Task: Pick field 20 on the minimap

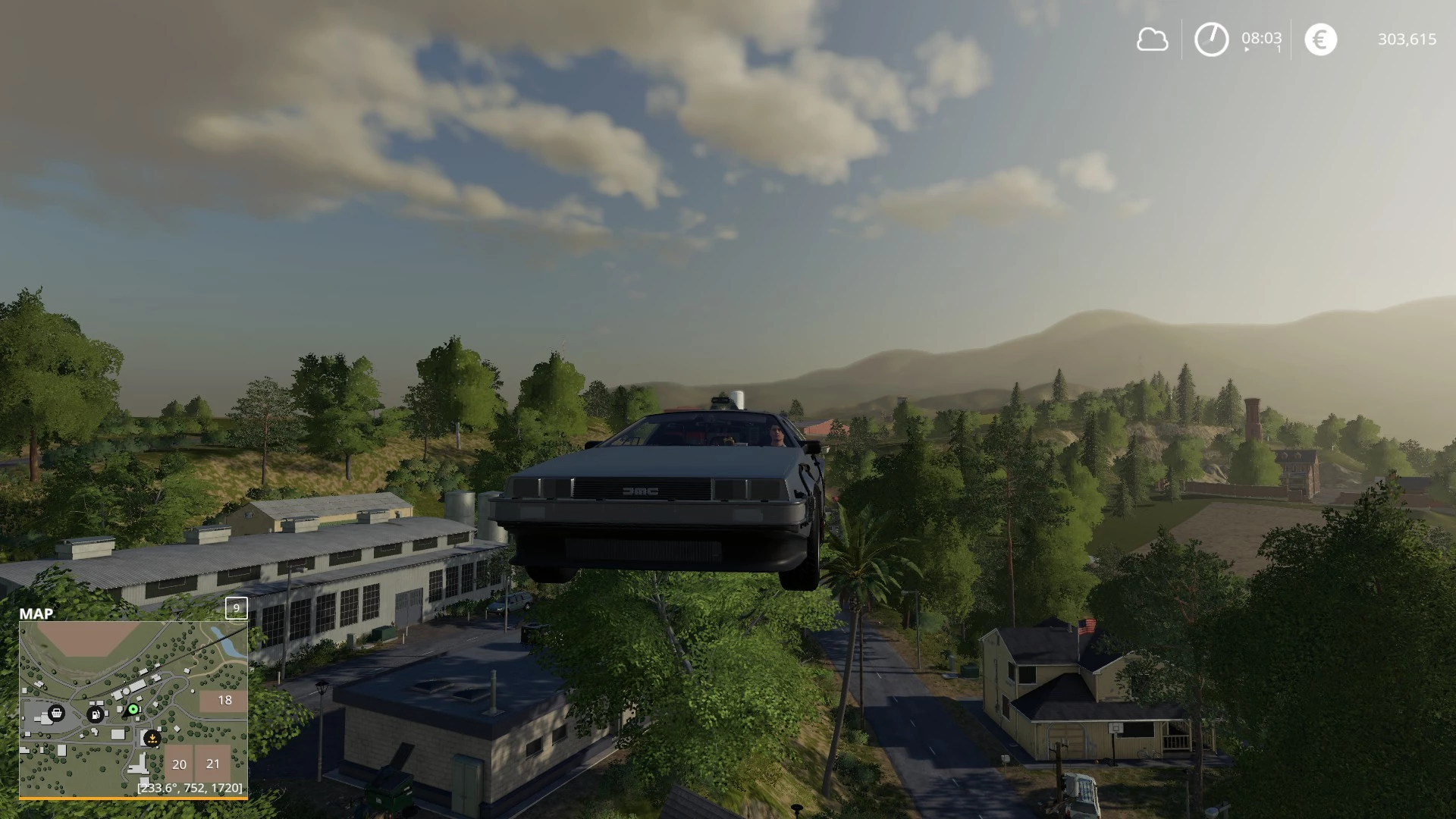Action: (179, 764)
